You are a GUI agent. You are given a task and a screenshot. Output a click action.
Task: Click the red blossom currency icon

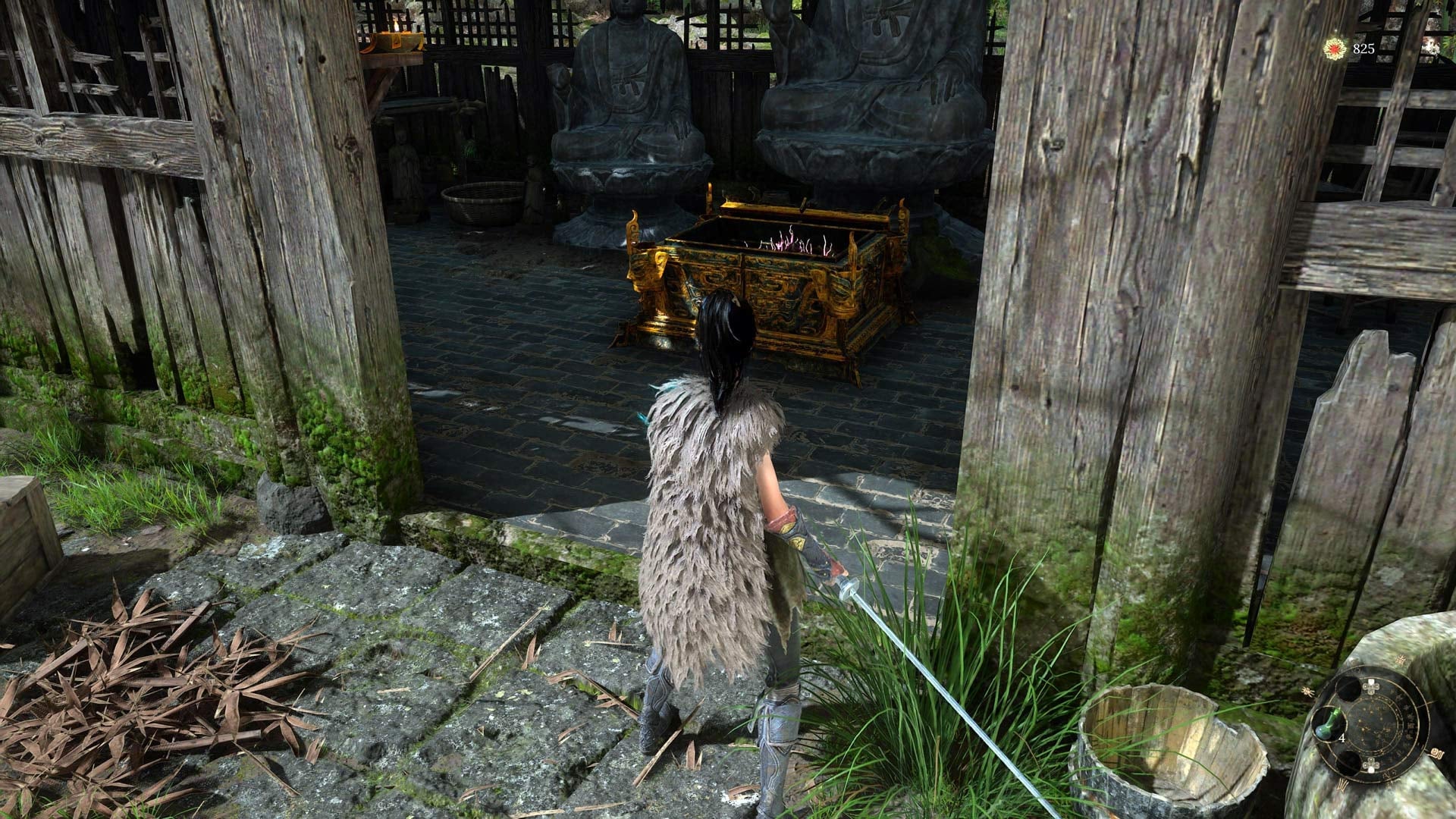tap(1335, 49)
